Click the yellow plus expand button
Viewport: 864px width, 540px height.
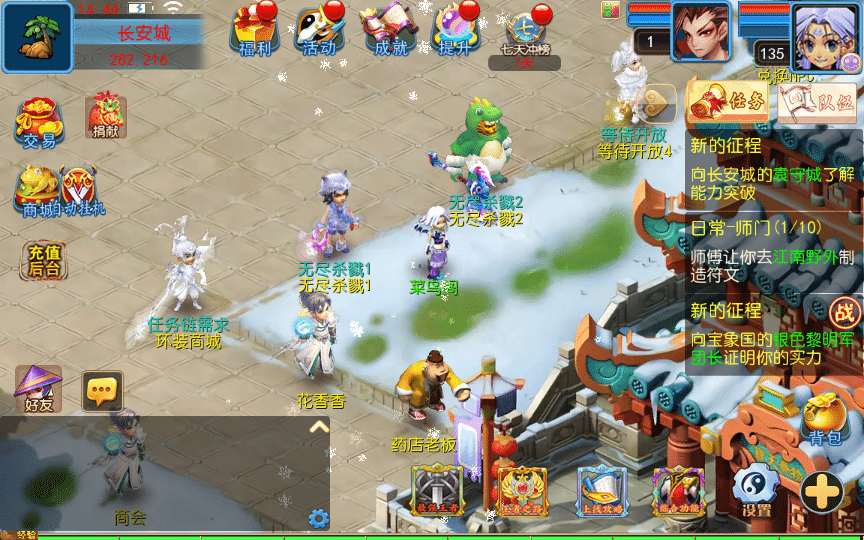(820, 492)
